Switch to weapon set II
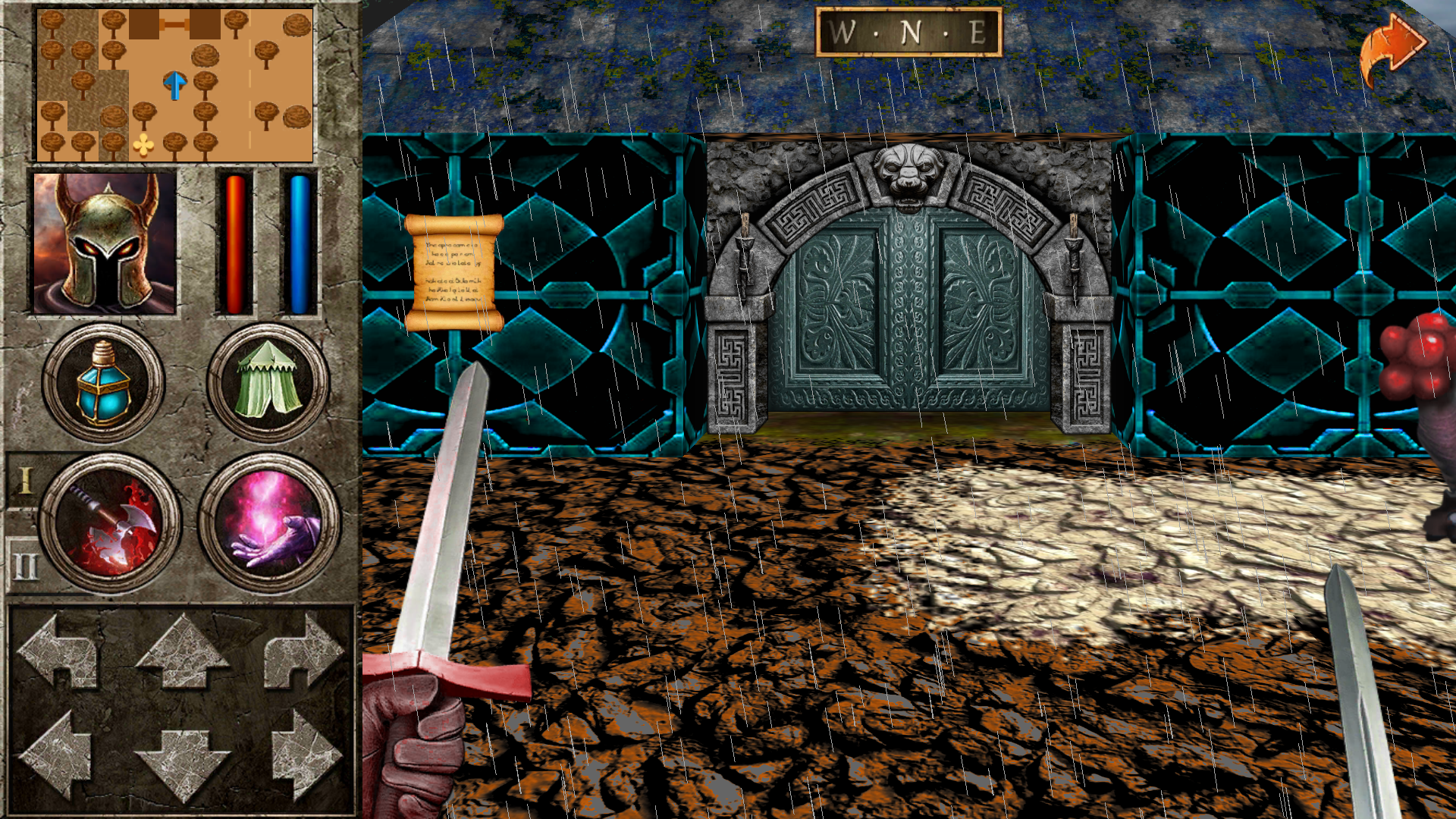 point(25,565)
